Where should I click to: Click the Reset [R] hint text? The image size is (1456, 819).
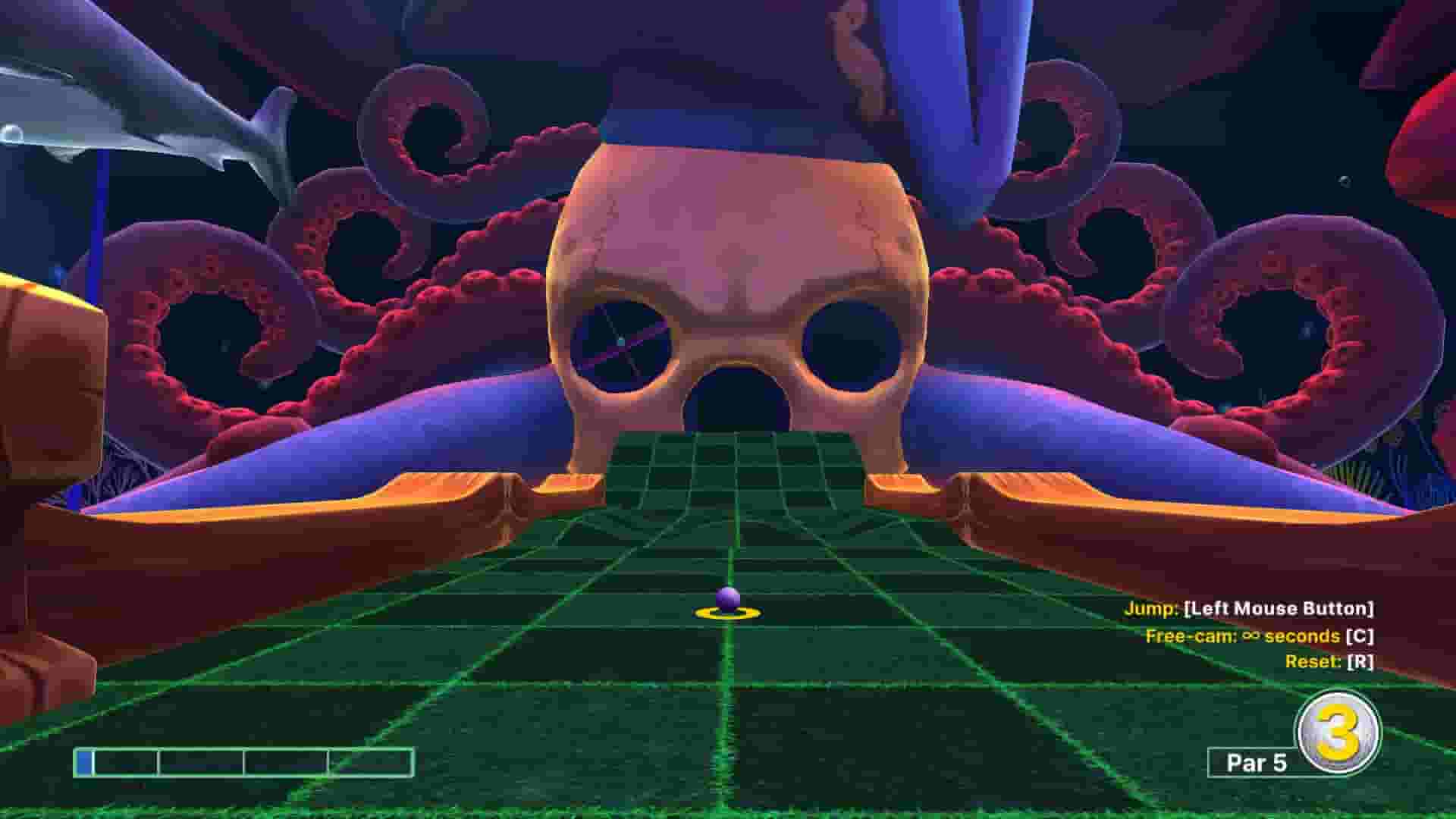coord(1331,661)
